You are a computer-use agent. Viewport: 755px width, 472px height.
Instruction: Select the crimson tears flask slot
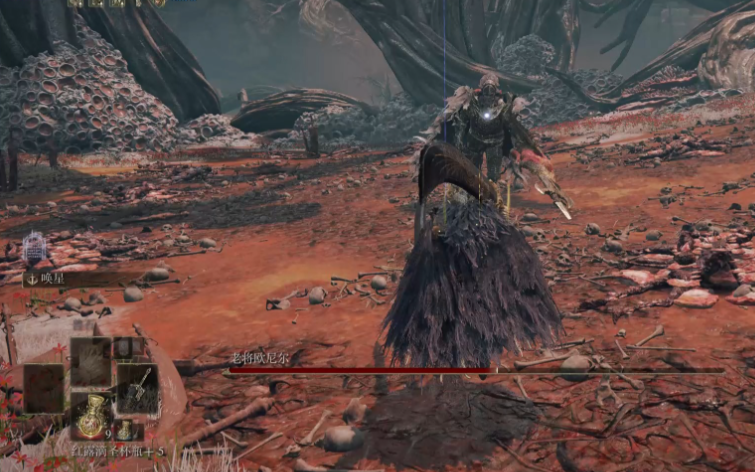coord(91,416)
